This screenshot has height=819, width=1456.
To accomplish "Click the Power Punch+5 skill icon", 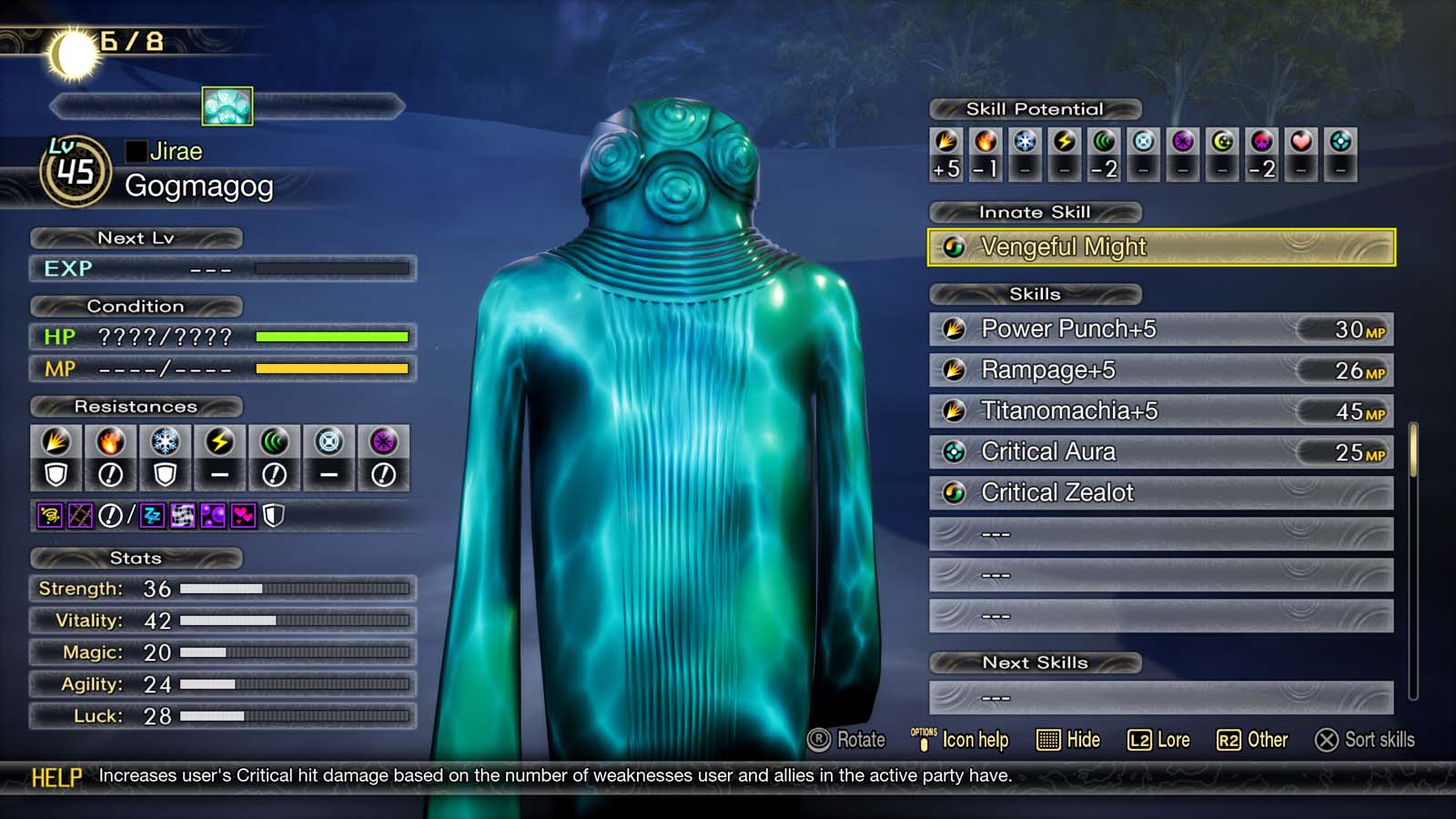I will tap(955, 329).
